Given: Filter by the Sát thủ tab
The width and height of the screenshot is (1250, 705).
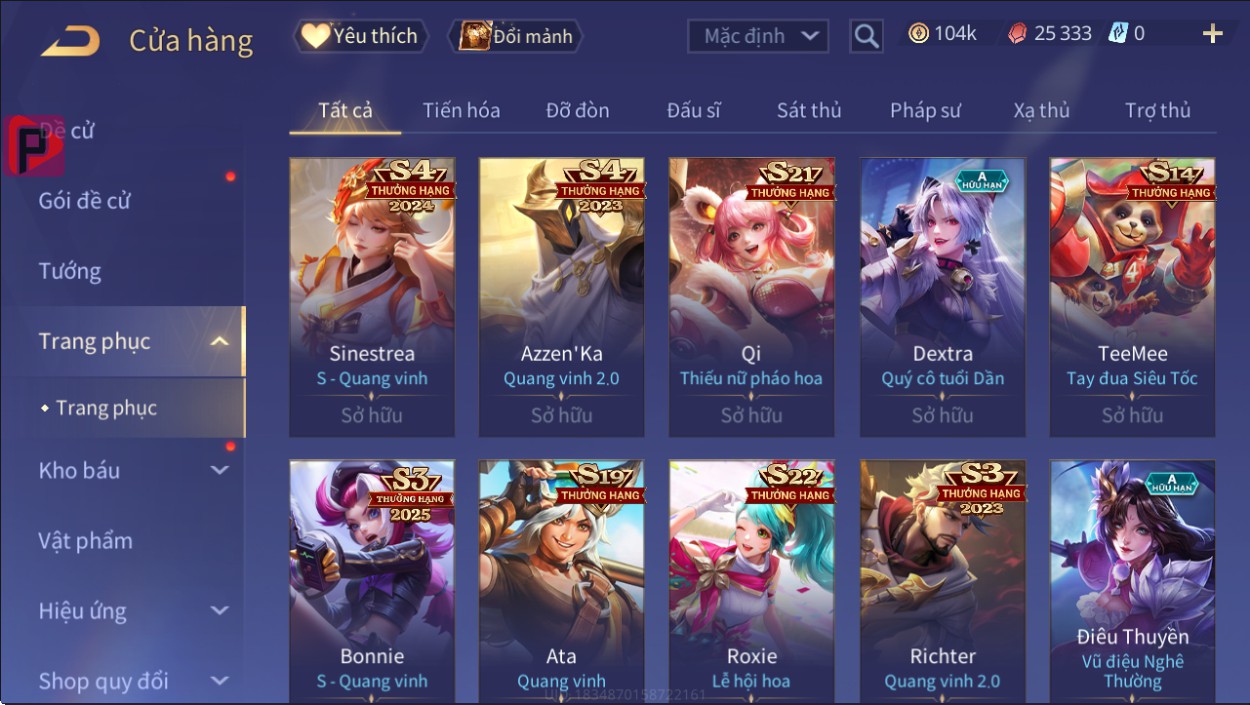Looking at the screenshot, I should click(809, 111).
